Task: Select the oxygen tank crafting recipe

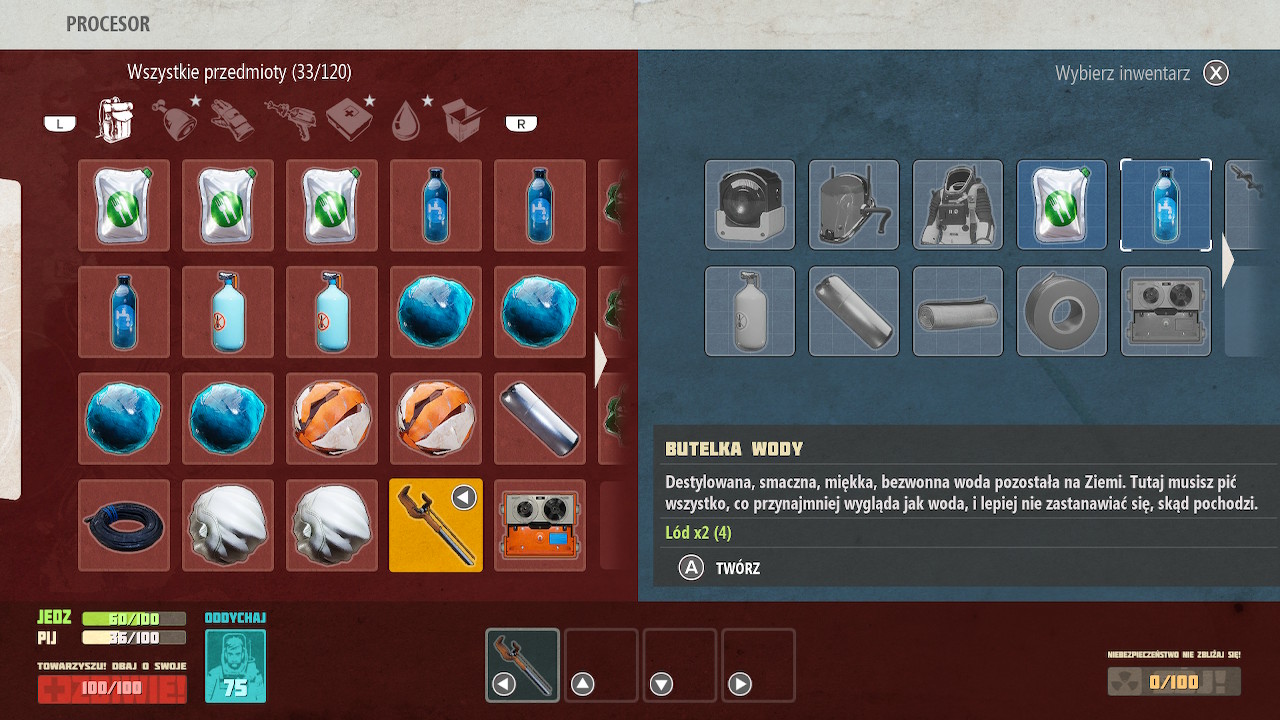Action: pos(750,311)
